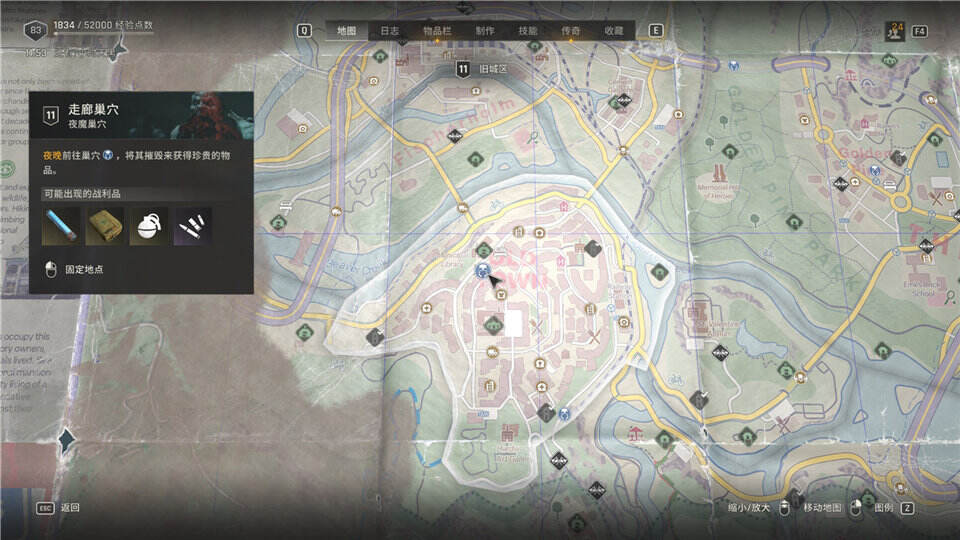Open the 物品栏 (Inventory) tab

tap(437, 31)
